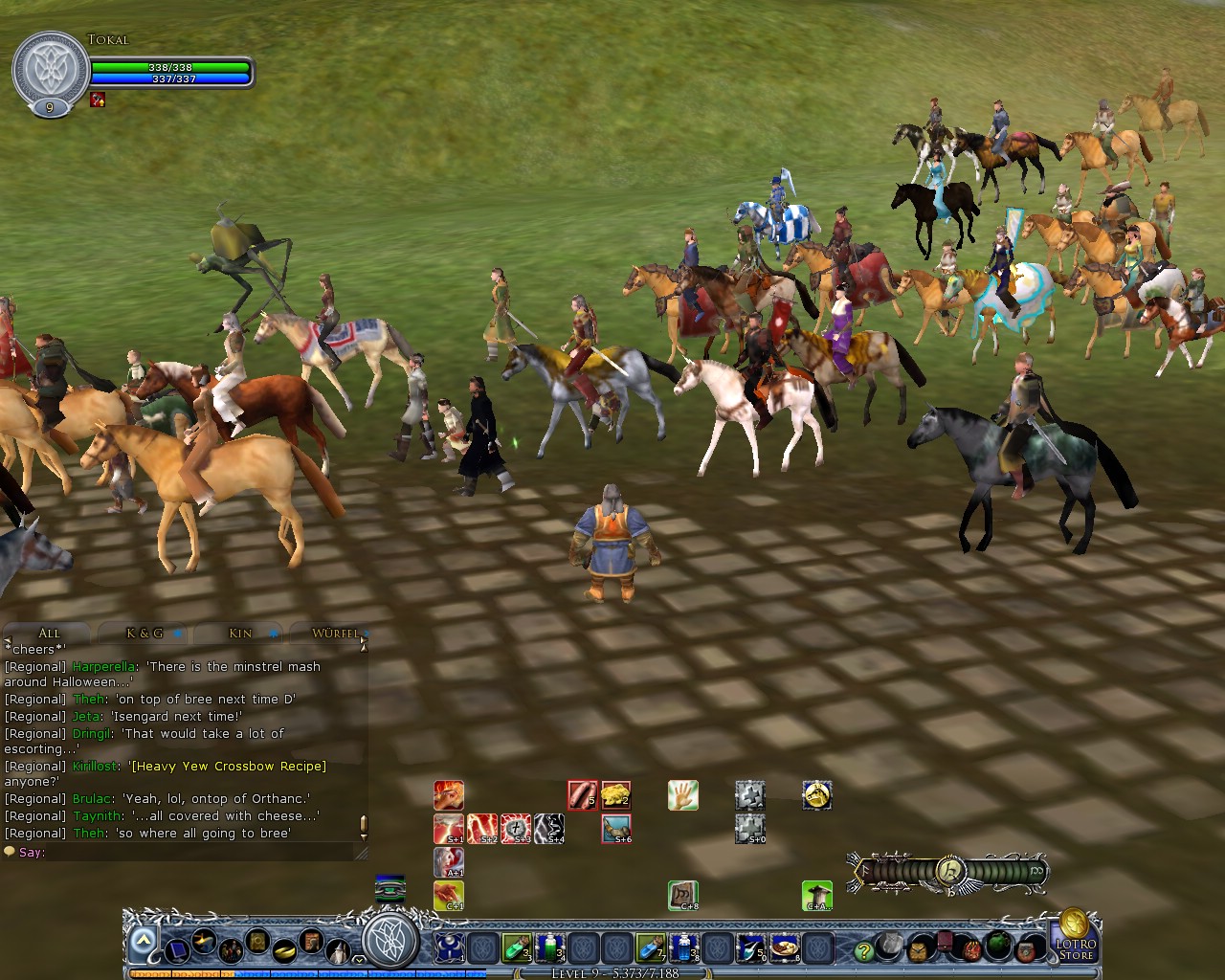The image size is (1225, 980).
Task: Use the sausage food quickslot item
Action: pyautogui.click(x=582, y=793)
